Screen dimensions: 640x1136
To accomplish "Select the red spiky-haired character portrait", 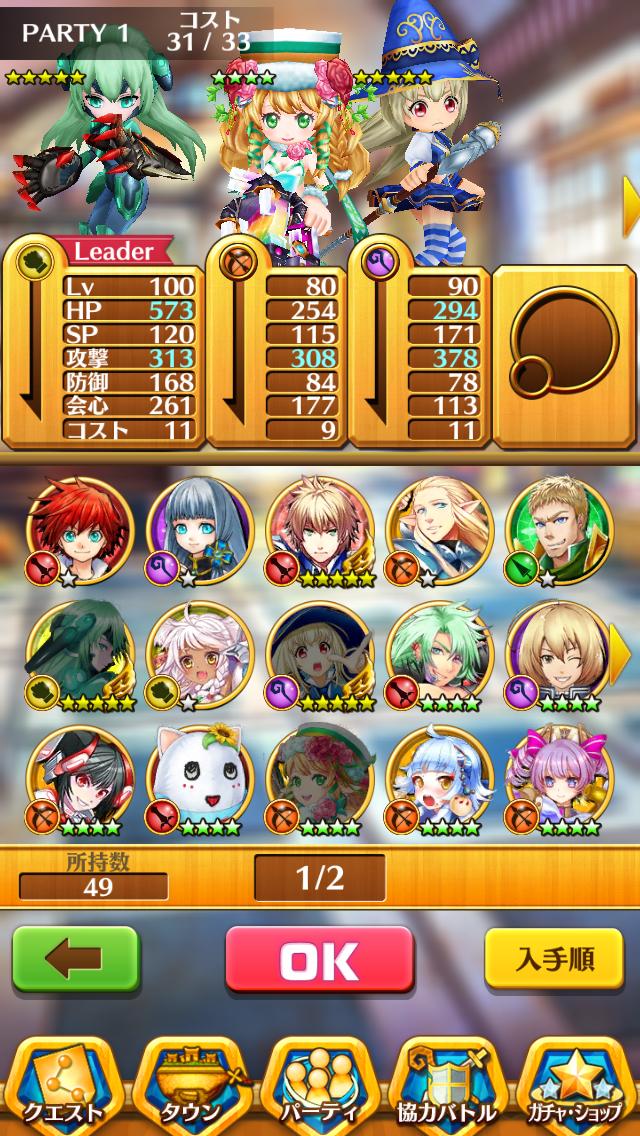I will point(80,530).
